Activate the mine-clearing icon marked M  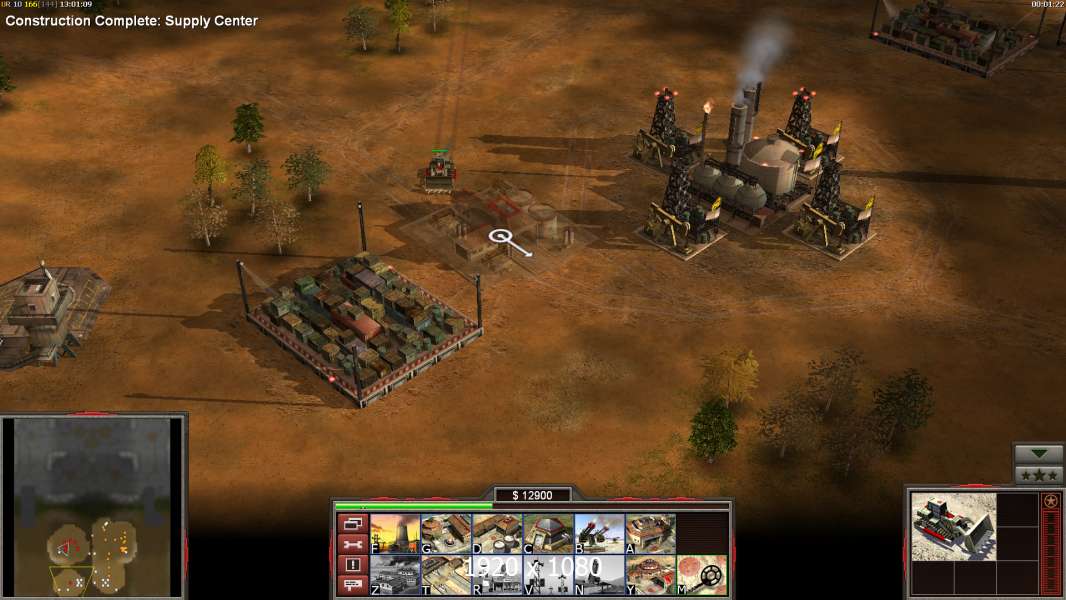coord(701,575)
